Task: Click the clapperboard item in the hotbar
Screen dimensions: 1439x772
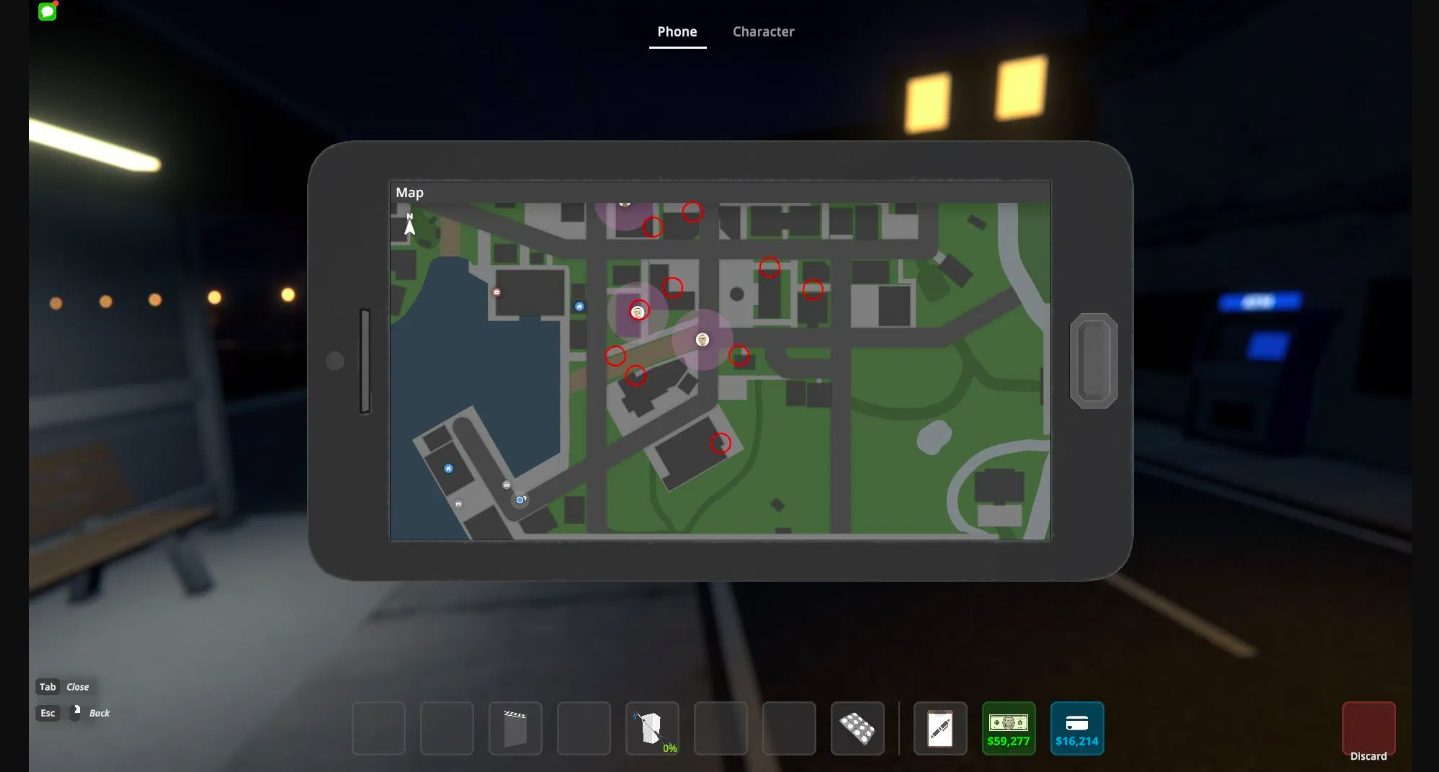Action: [x=515, y=728]
